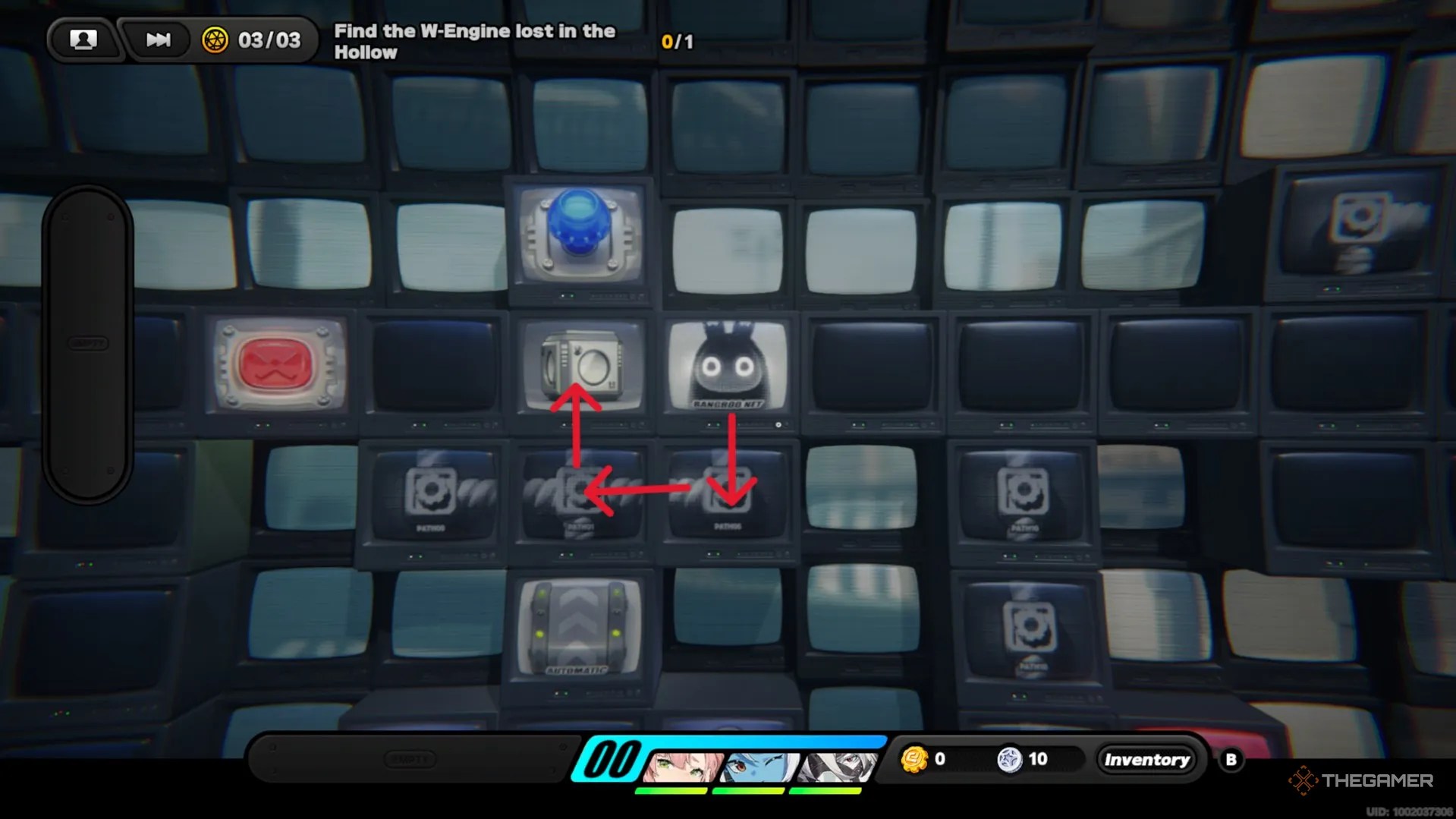Select the blue bomb TV tile

pos(580,237)
